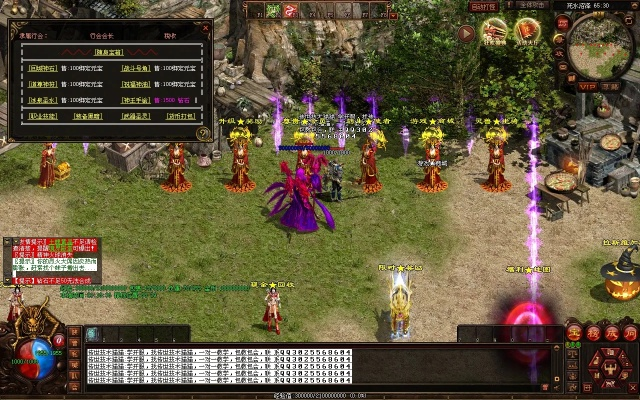Select the 随身宝箱 link
The width and height of the screenshot is (640, 400).
[x=107, y=50]
